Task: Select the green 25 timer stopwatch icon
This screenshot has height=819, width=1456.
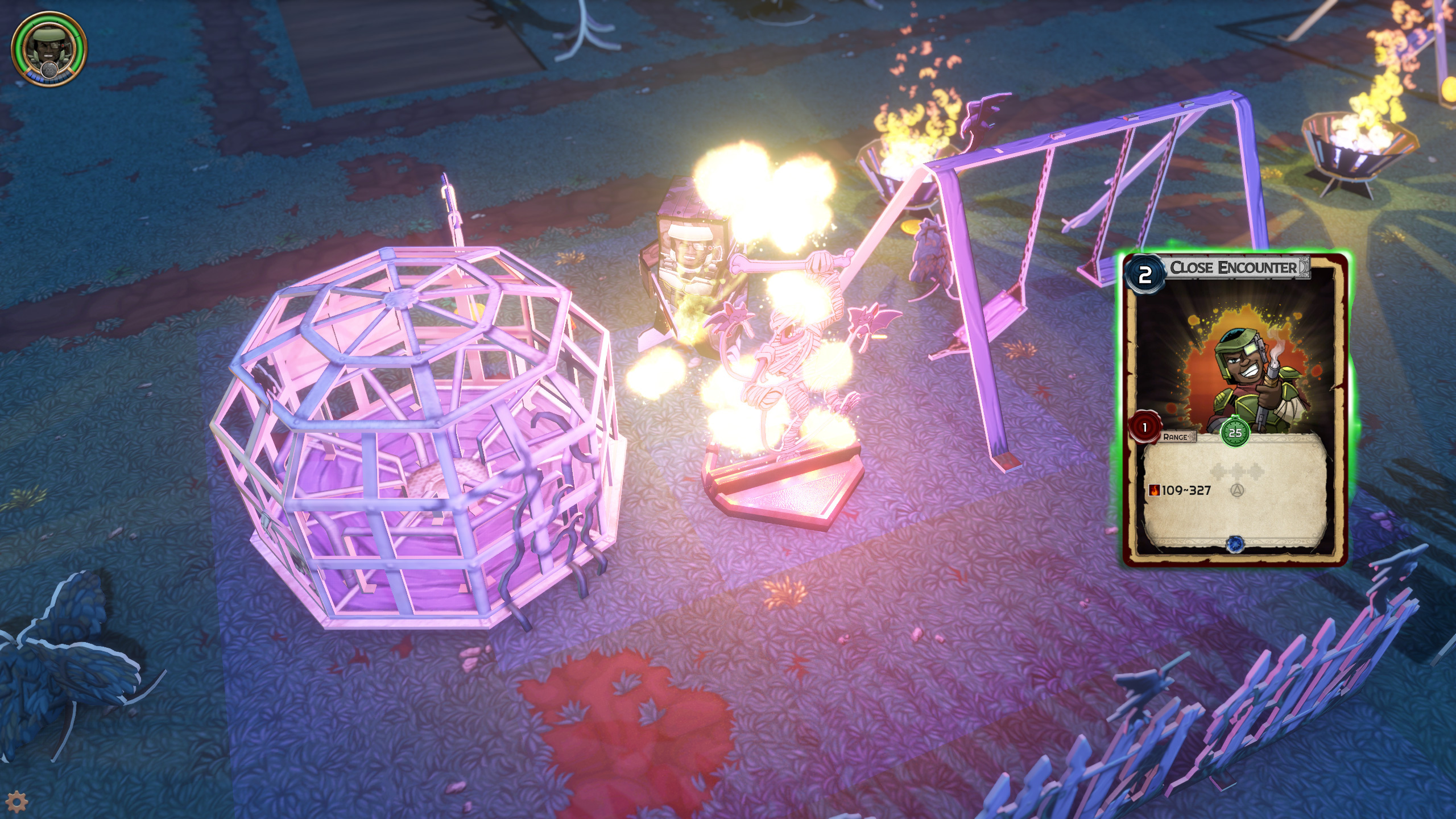Action: click(1235, 433)
